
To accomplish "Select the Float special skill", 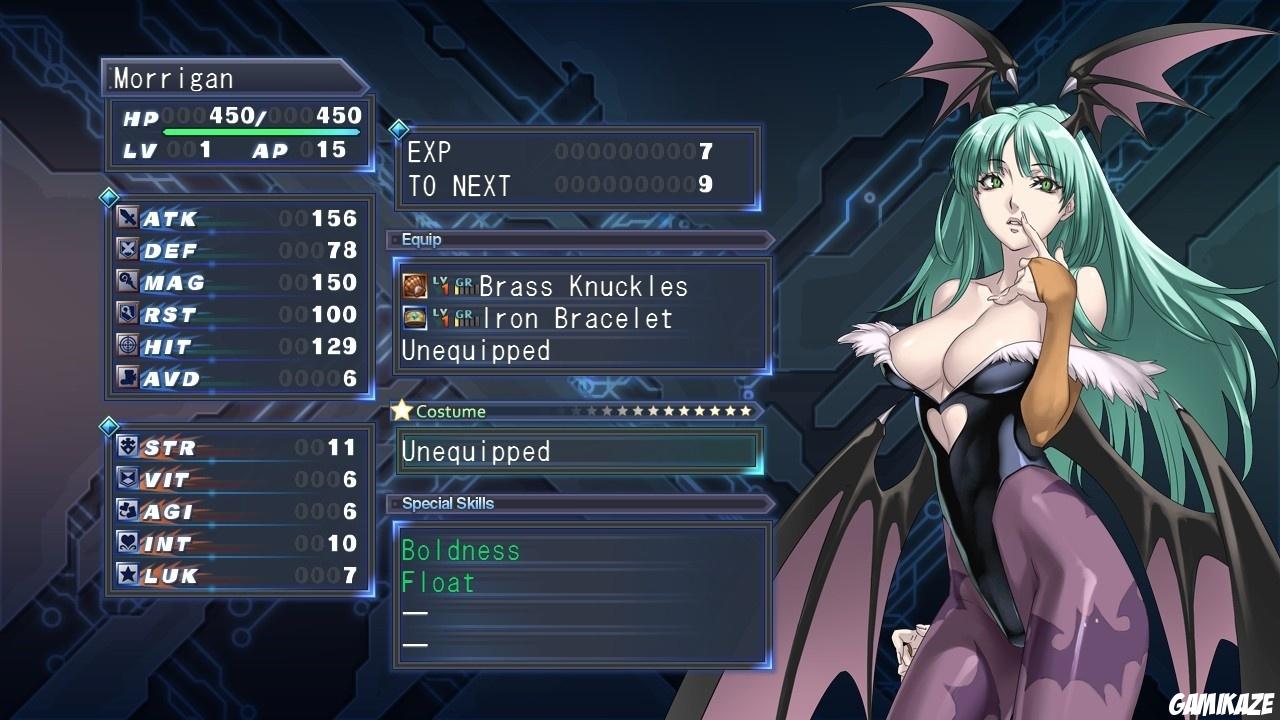I will (438, 582).
